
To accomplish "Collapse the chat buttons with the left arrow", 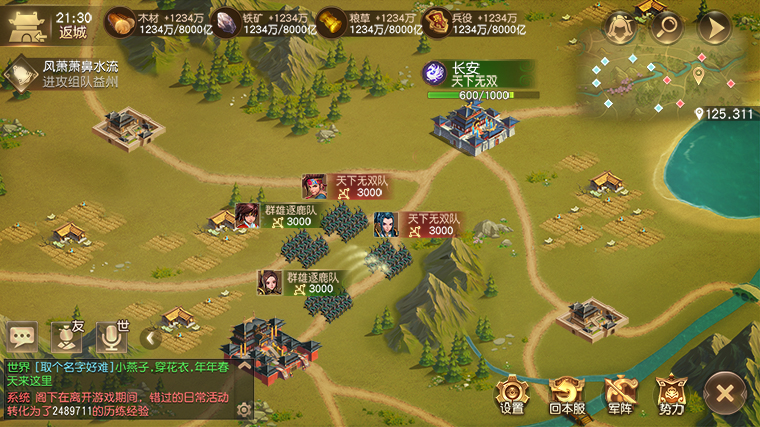I will point(151,338).
